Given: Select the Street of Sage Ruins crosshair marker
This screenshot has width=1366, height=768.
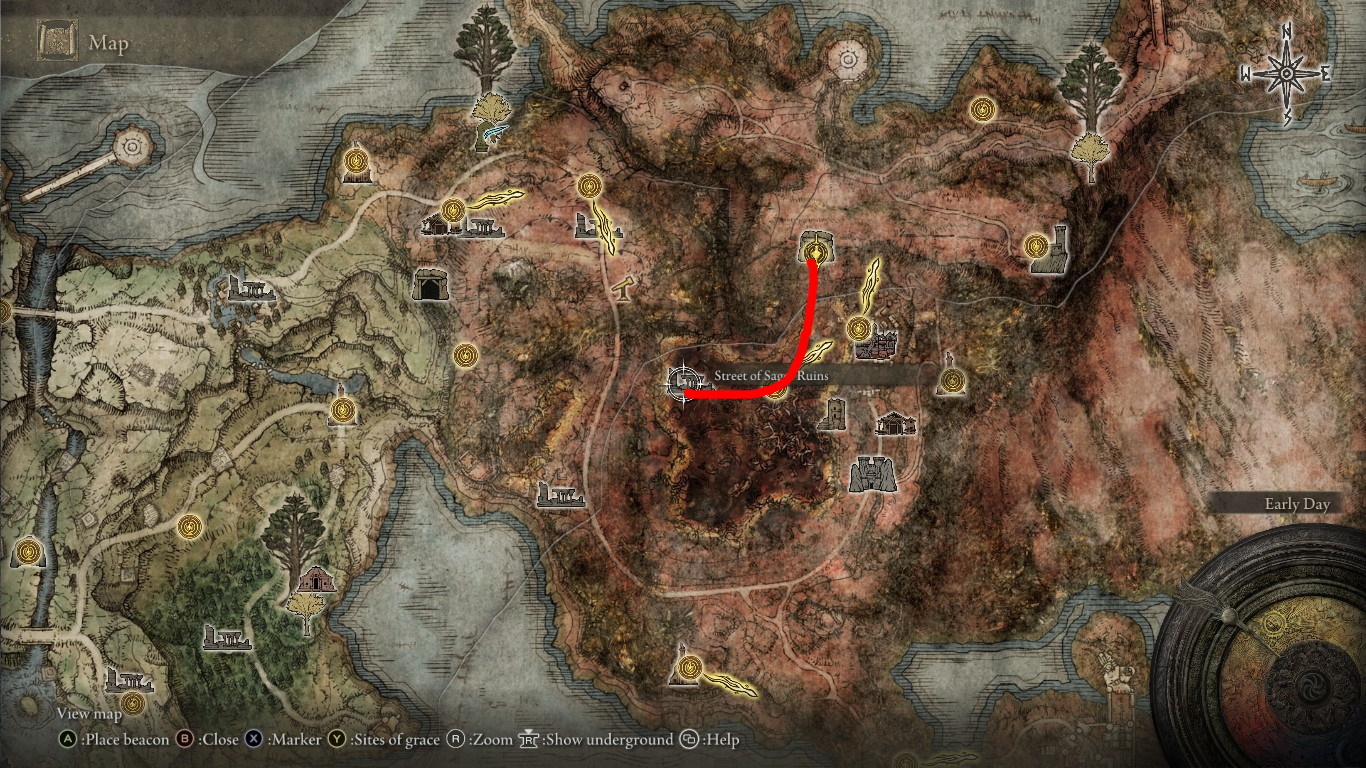Looking at the screenshot, I should pyautogui.click(x=684, y=381).
